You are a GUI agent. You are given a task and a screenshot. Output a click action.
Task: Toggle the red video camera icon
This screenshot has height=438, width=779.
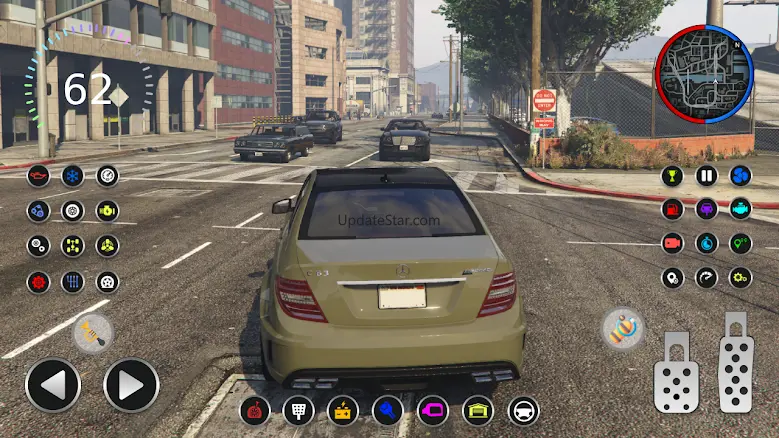[673, 244]
